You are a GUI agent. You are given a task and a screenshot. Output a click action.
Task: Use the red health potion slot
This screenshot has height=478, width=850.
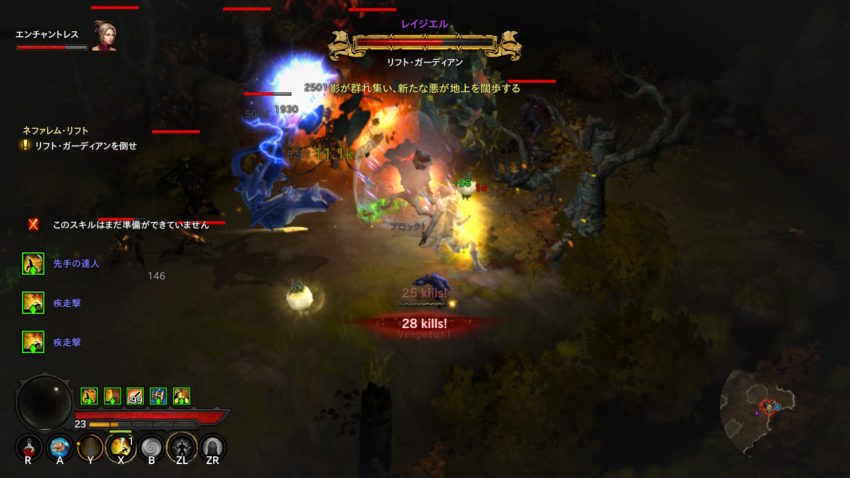(x=29, y=447)
